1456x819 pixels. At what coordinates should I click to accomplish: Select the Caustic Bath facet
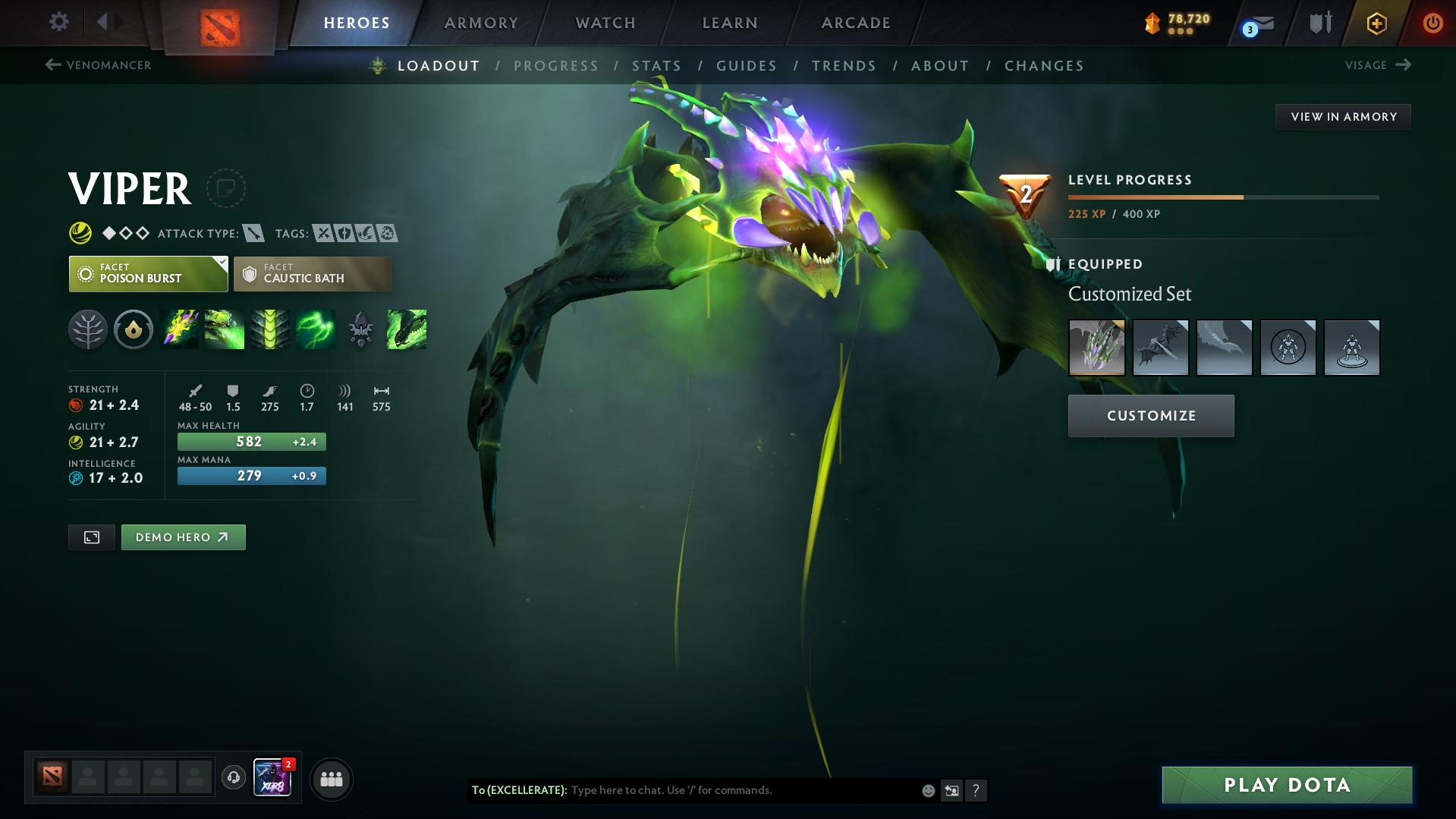pos(312,273)
